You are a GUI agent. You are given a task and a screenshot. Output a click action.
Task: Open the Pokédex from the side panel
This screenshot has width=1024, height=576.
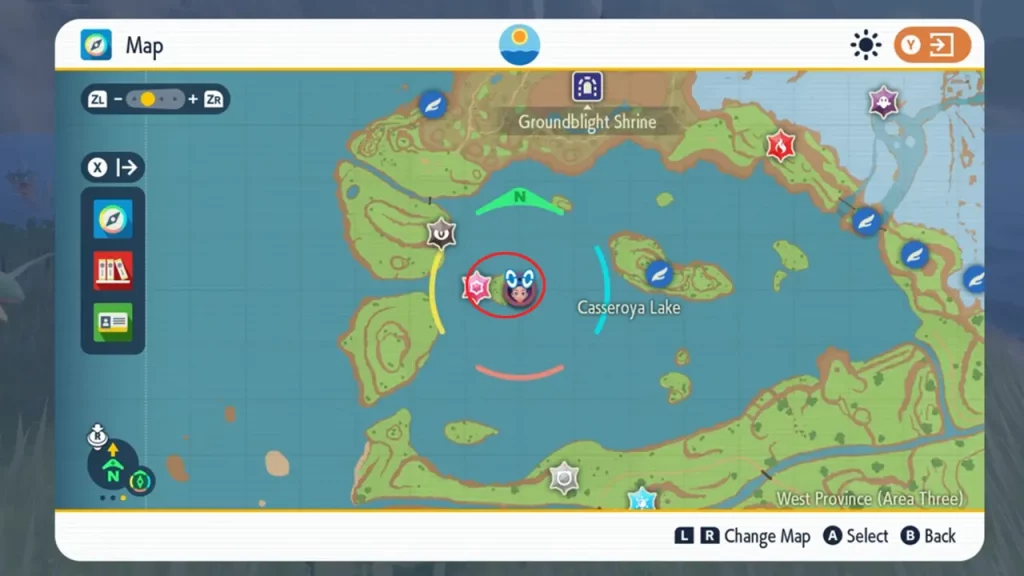click(x=113, y=271)
